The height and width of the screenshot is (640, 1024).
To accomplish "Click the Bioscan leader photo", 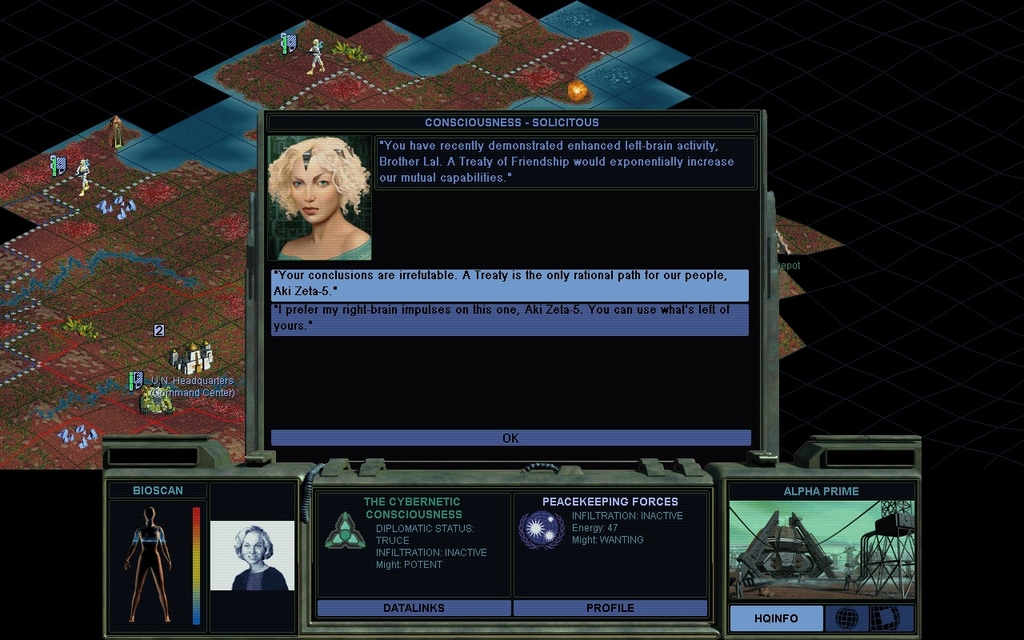I will (x=252, y=556).
